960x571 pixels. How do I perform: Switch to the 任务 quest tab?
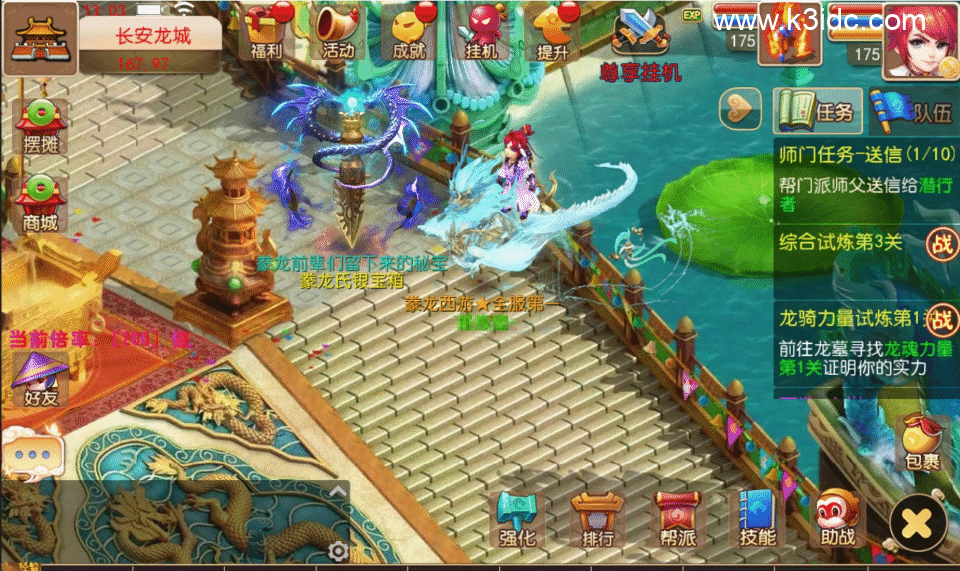[817, 110]
